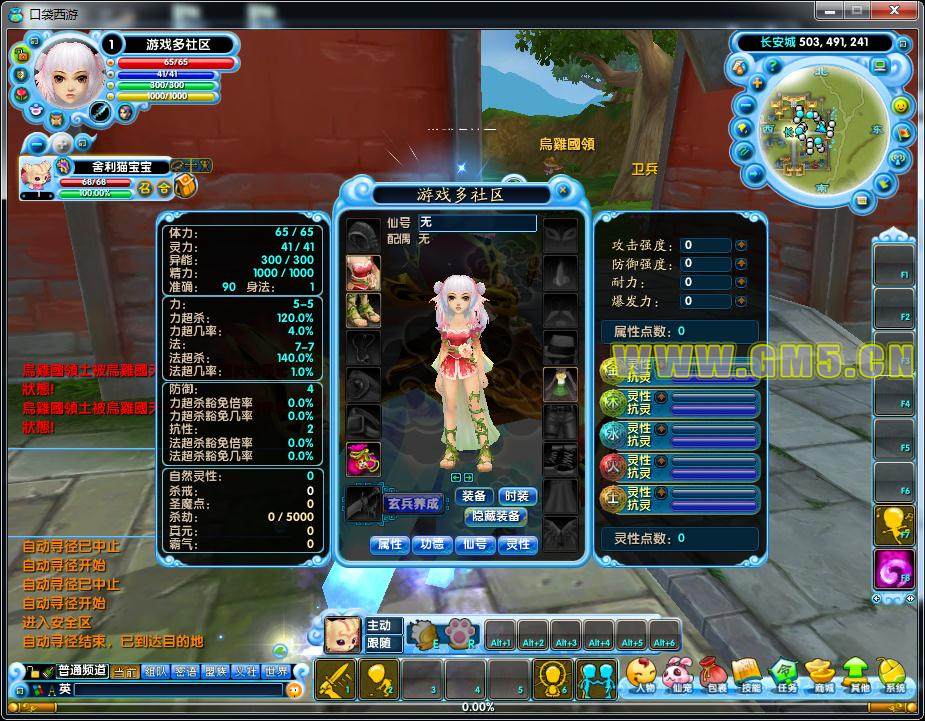This screenshot has width=925, height=721.
Task: Click the minimap zoom-in plus button
Action: click(759, 83)
